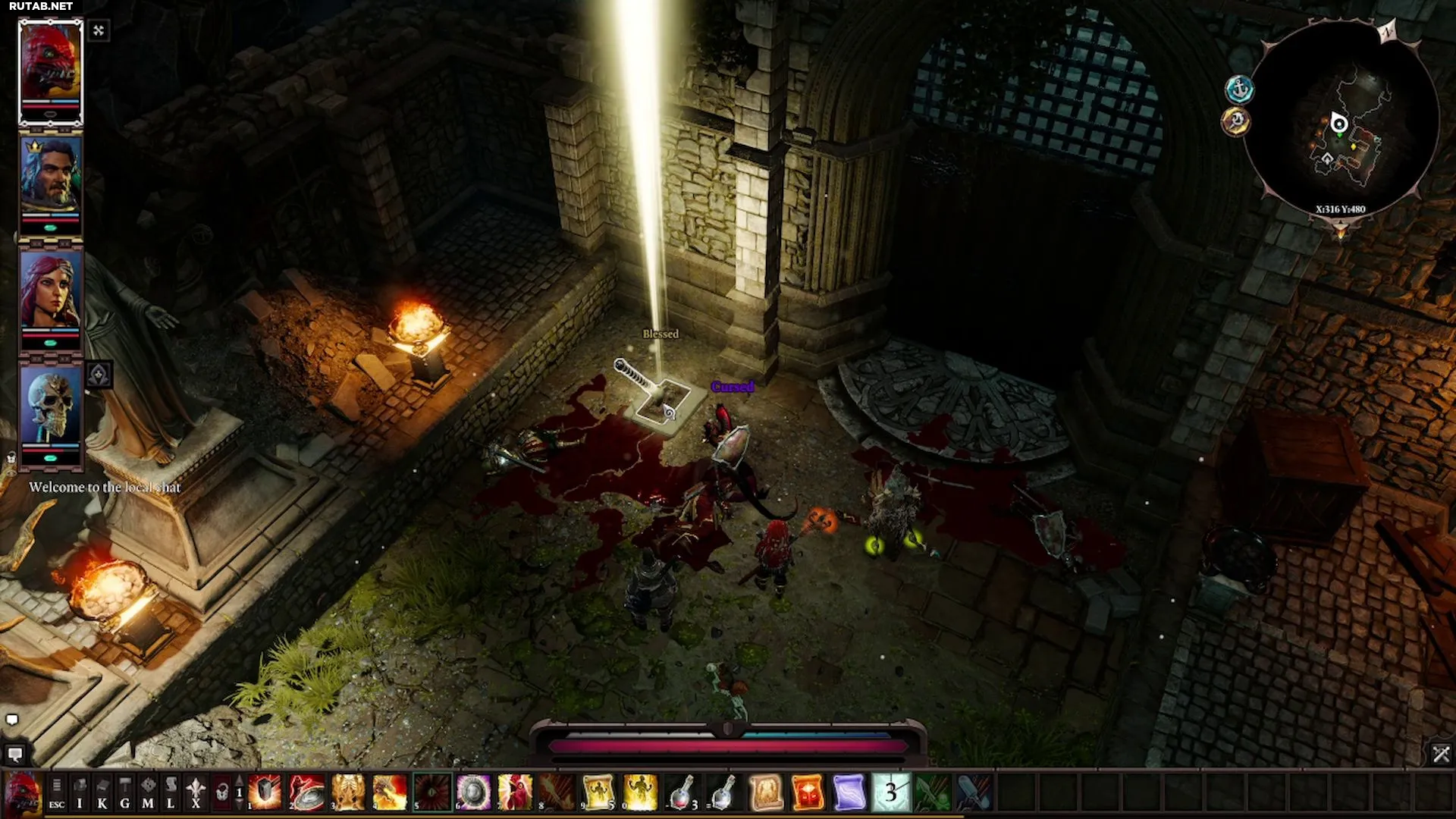1456x819 pixels.
Task: Open the inventory with the I button
Action: 80,792
